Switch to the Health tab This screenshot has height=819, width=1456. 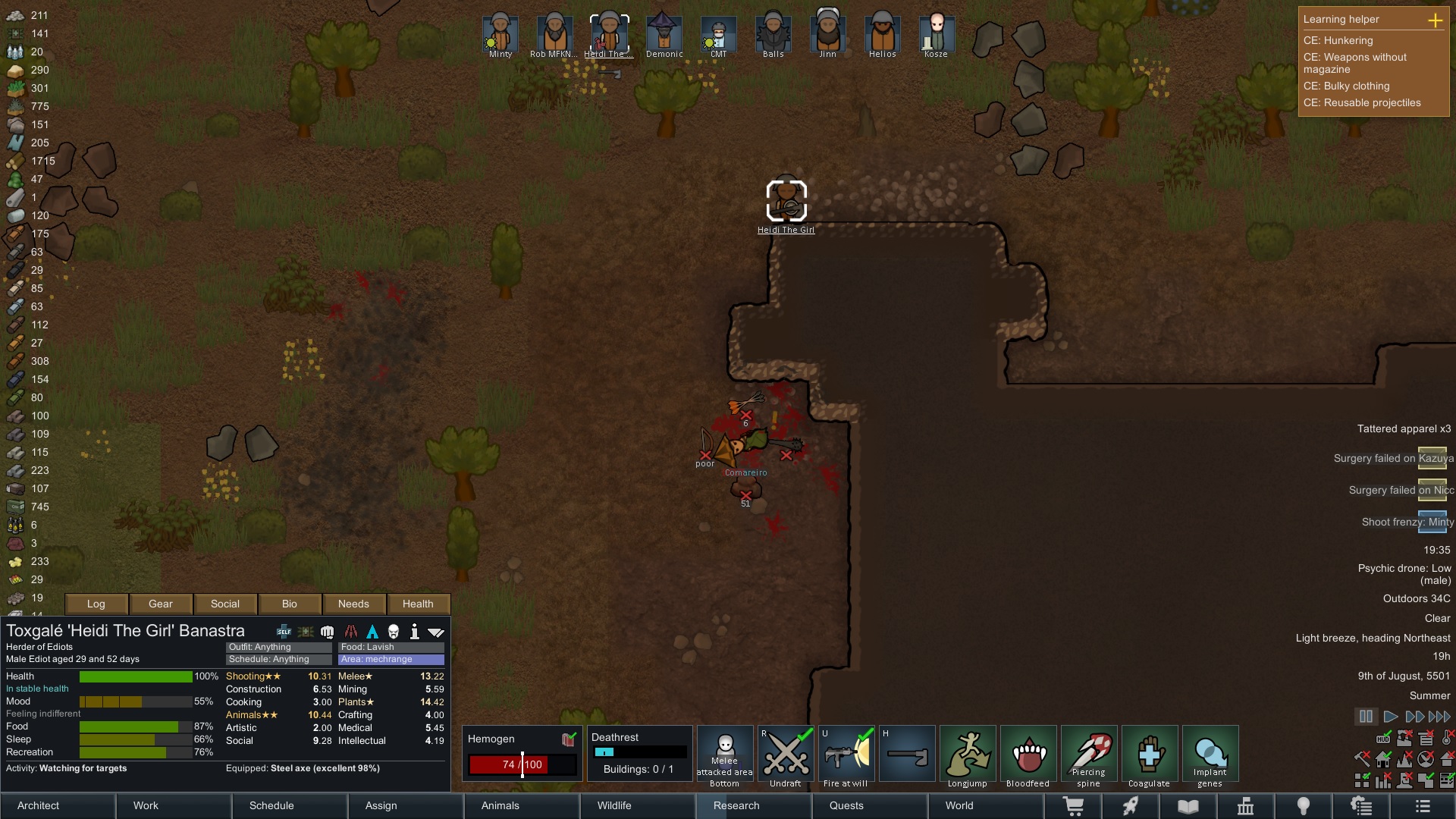[418, 604]
